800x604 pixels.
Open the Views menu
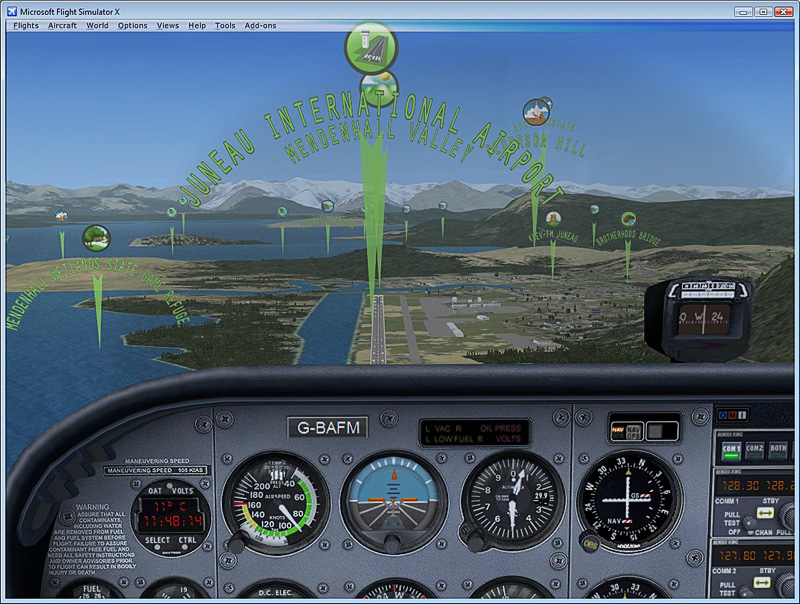(x=168, y=25)
